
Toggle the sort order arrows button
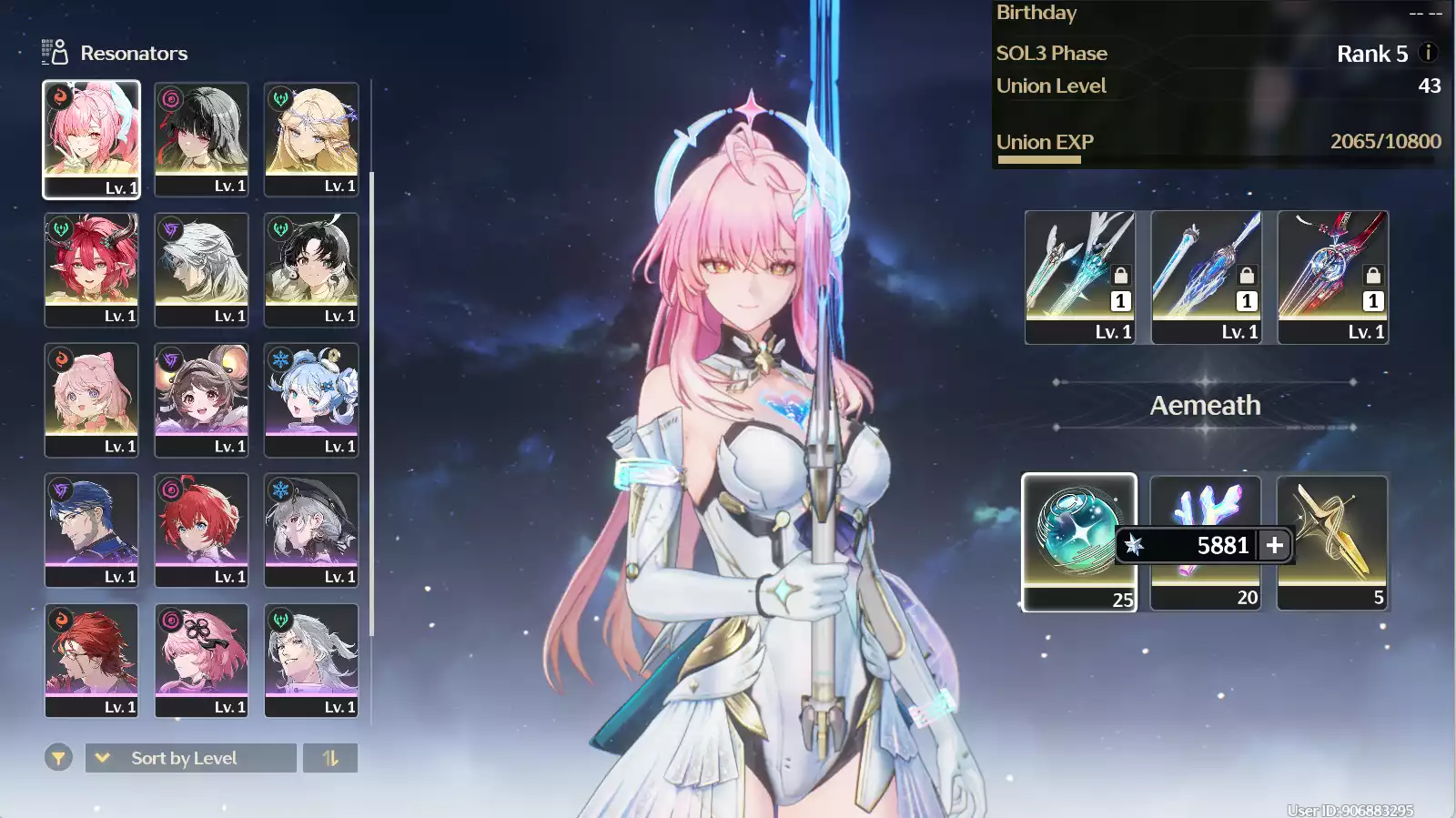tap(330, 758)
